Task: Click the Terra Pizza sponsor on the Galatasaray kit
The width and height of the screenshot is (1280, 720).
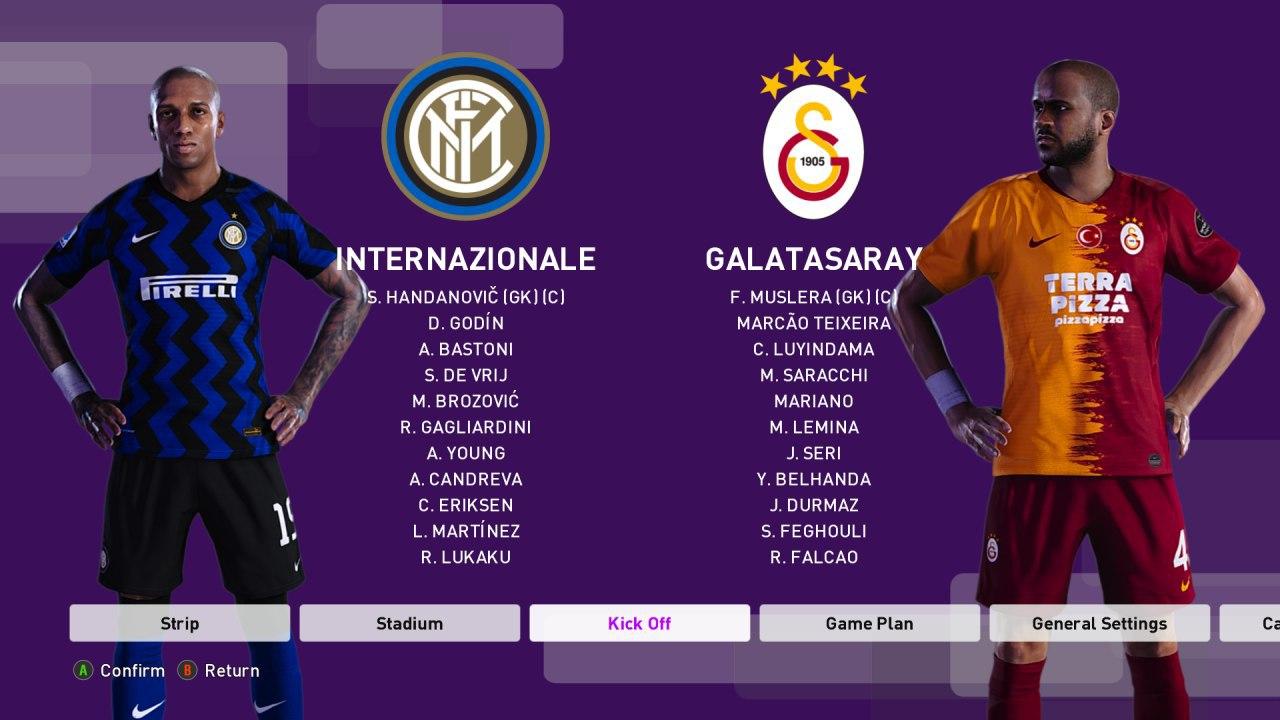Action: (x=1089, y=295)
